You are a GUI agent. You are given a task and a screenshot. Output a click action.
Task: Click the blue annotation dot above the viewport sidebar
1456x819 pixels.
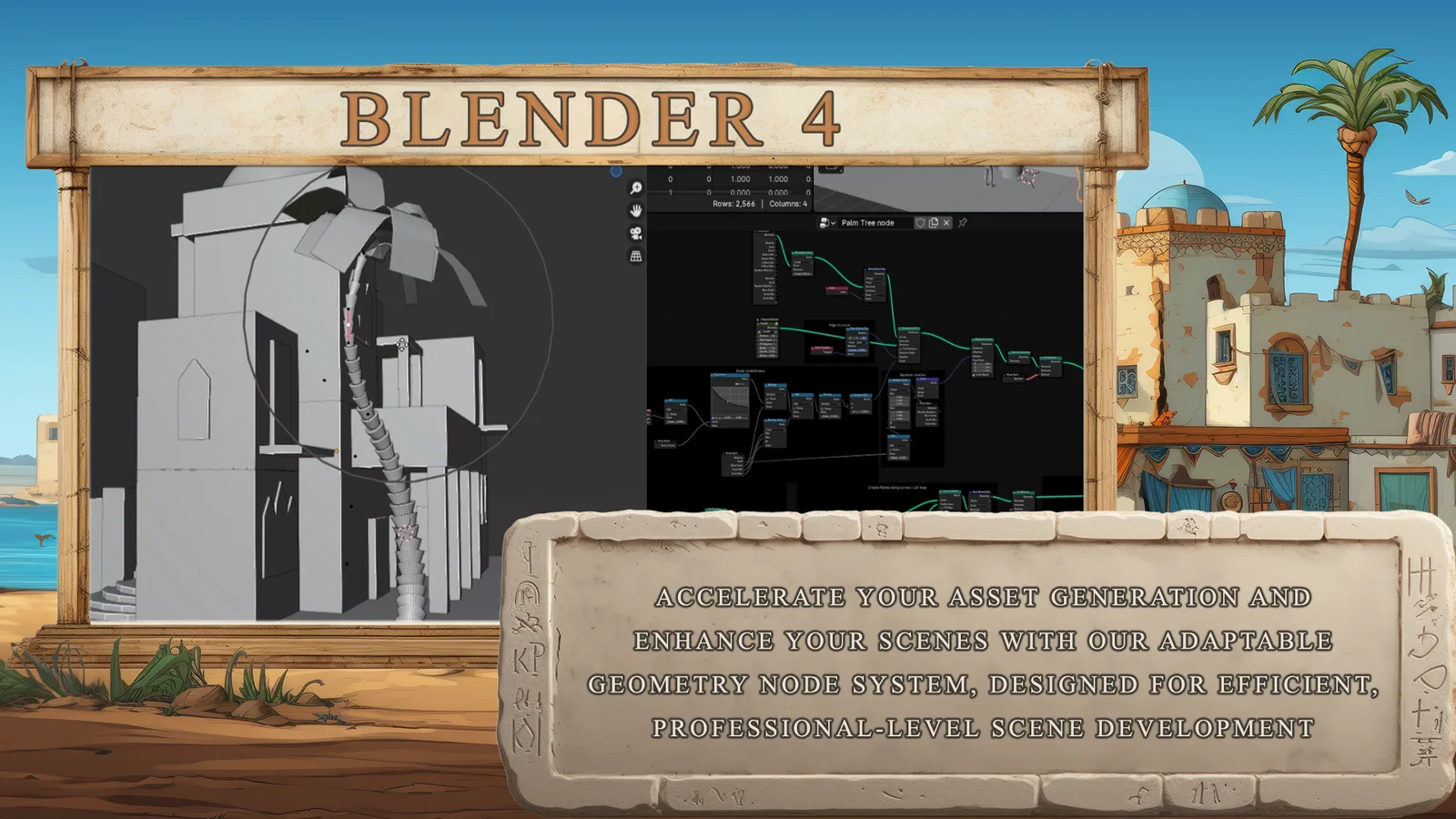616,170
